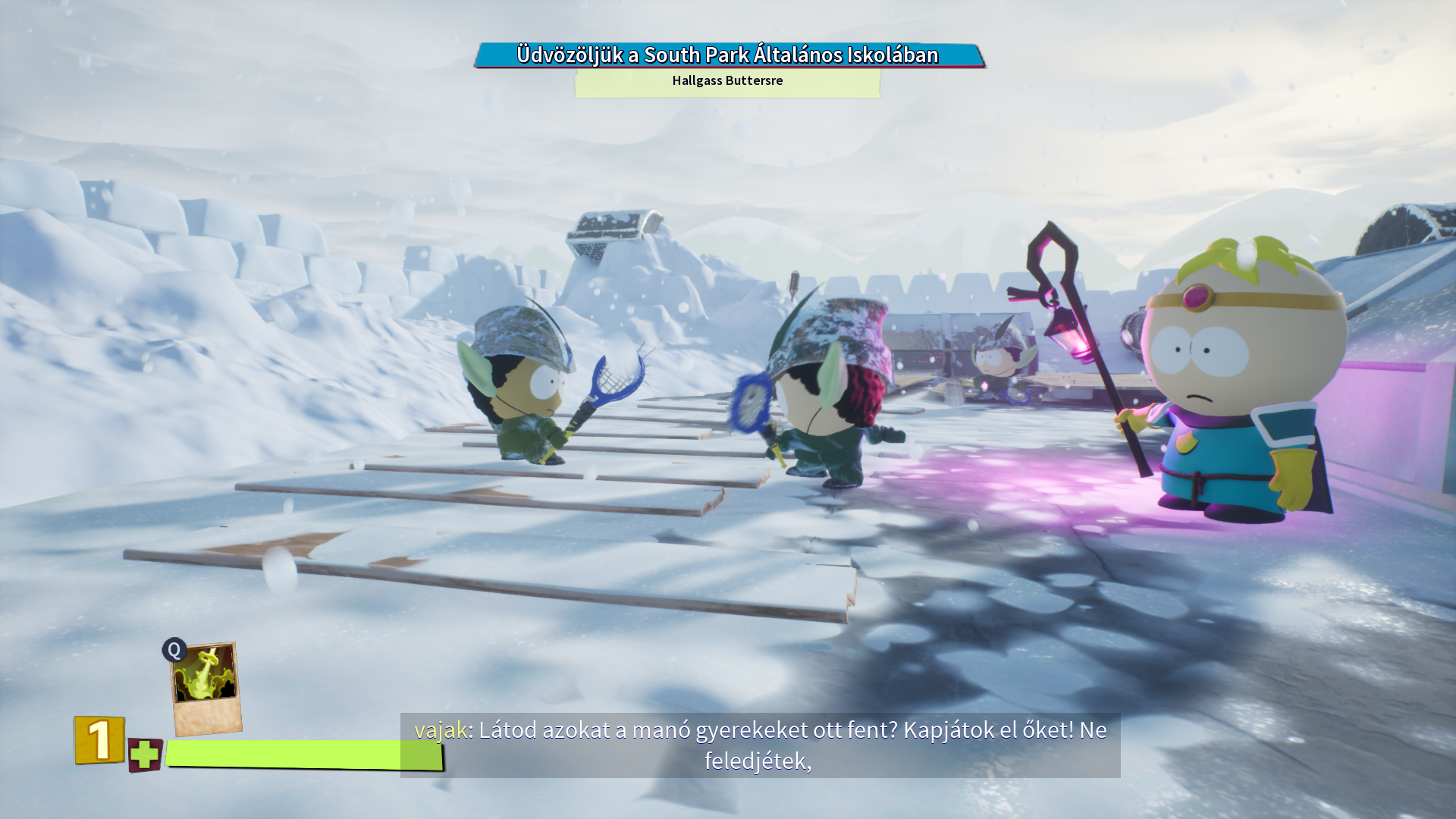
Task: Click the green plus health icon
Action: tap(144, 755)
